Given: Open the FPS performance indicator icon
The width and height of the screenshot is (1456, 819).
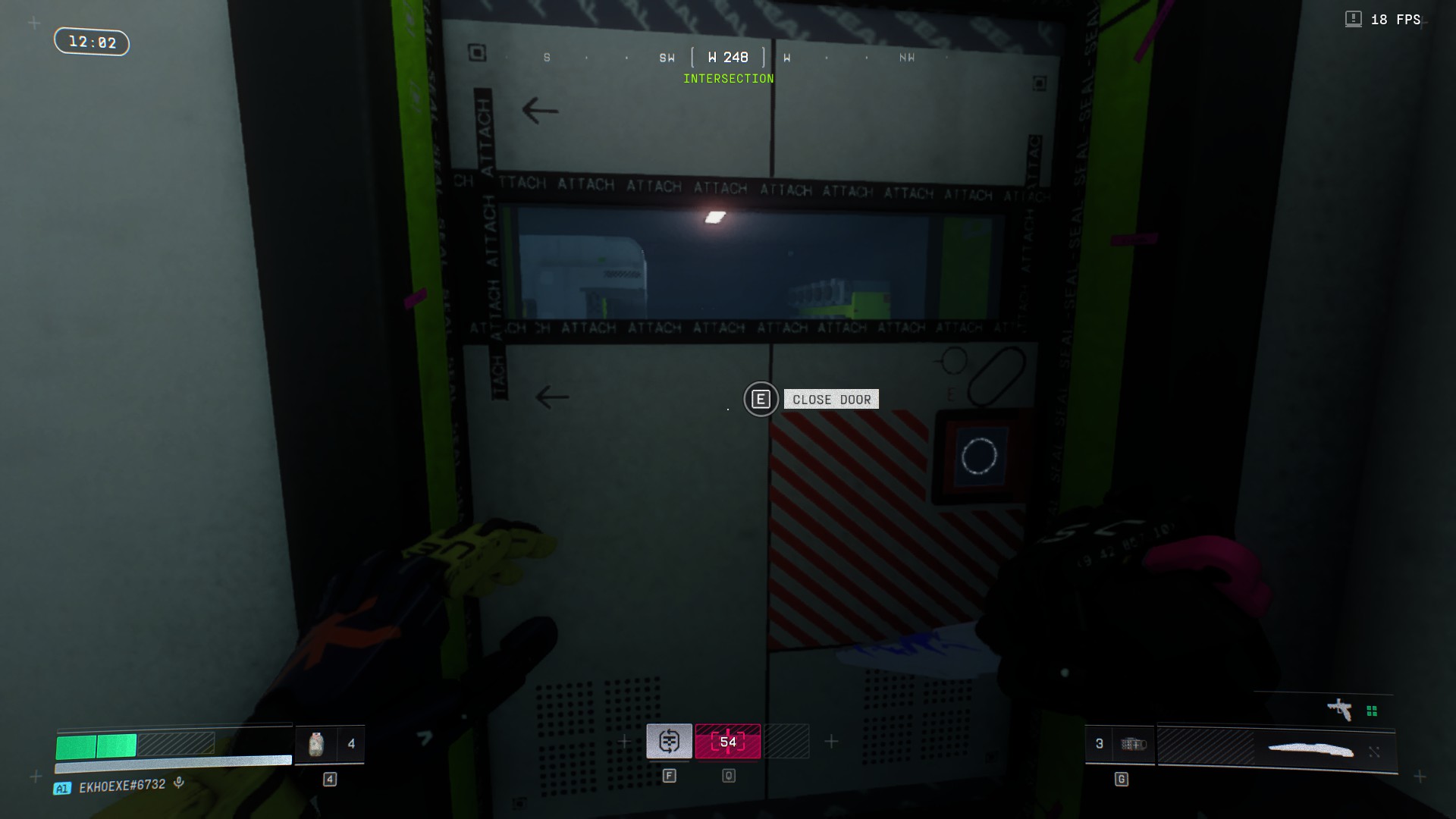Looking at the screenshot, I should 1353,19.
